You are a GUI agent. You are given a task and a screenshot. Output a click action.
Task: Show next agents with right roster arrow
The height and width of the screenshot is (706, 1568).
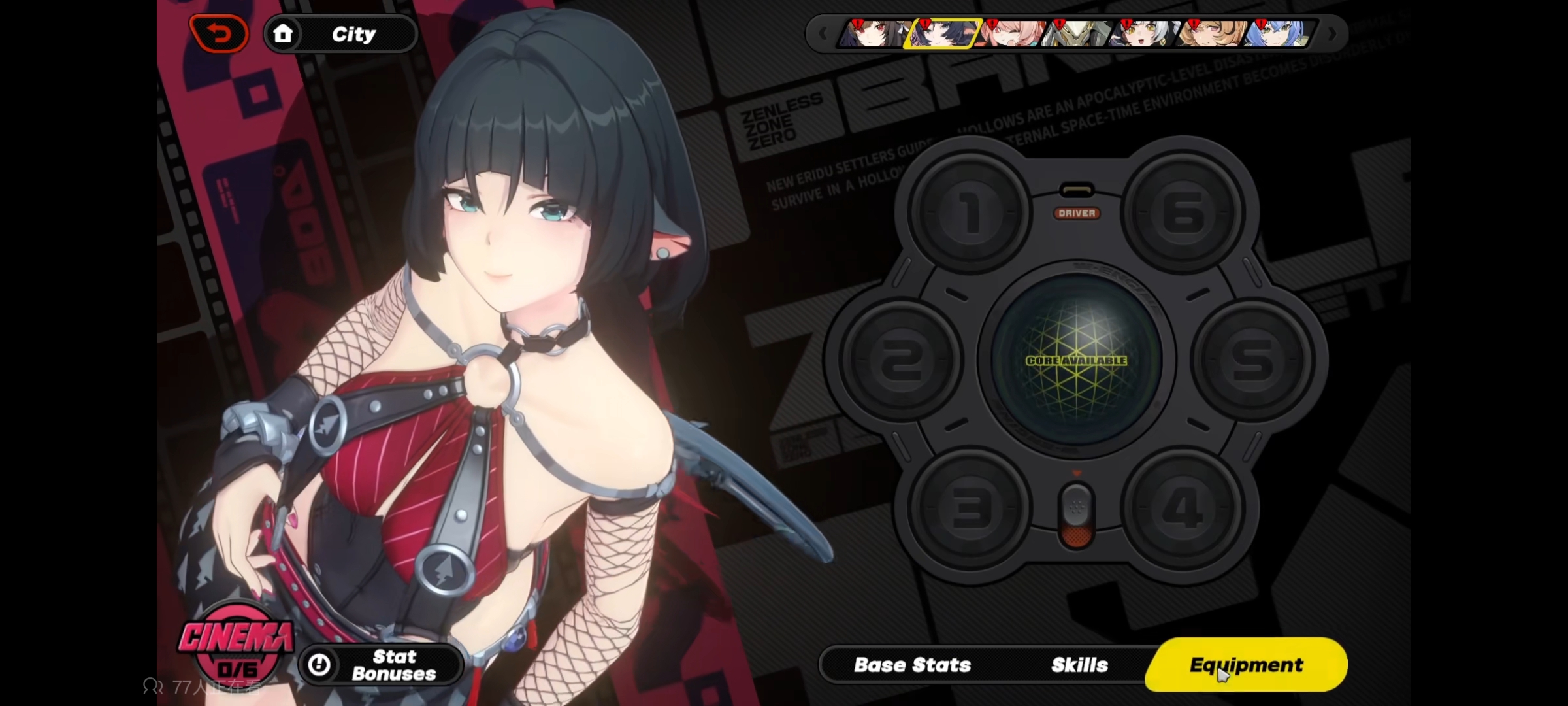1332,33
